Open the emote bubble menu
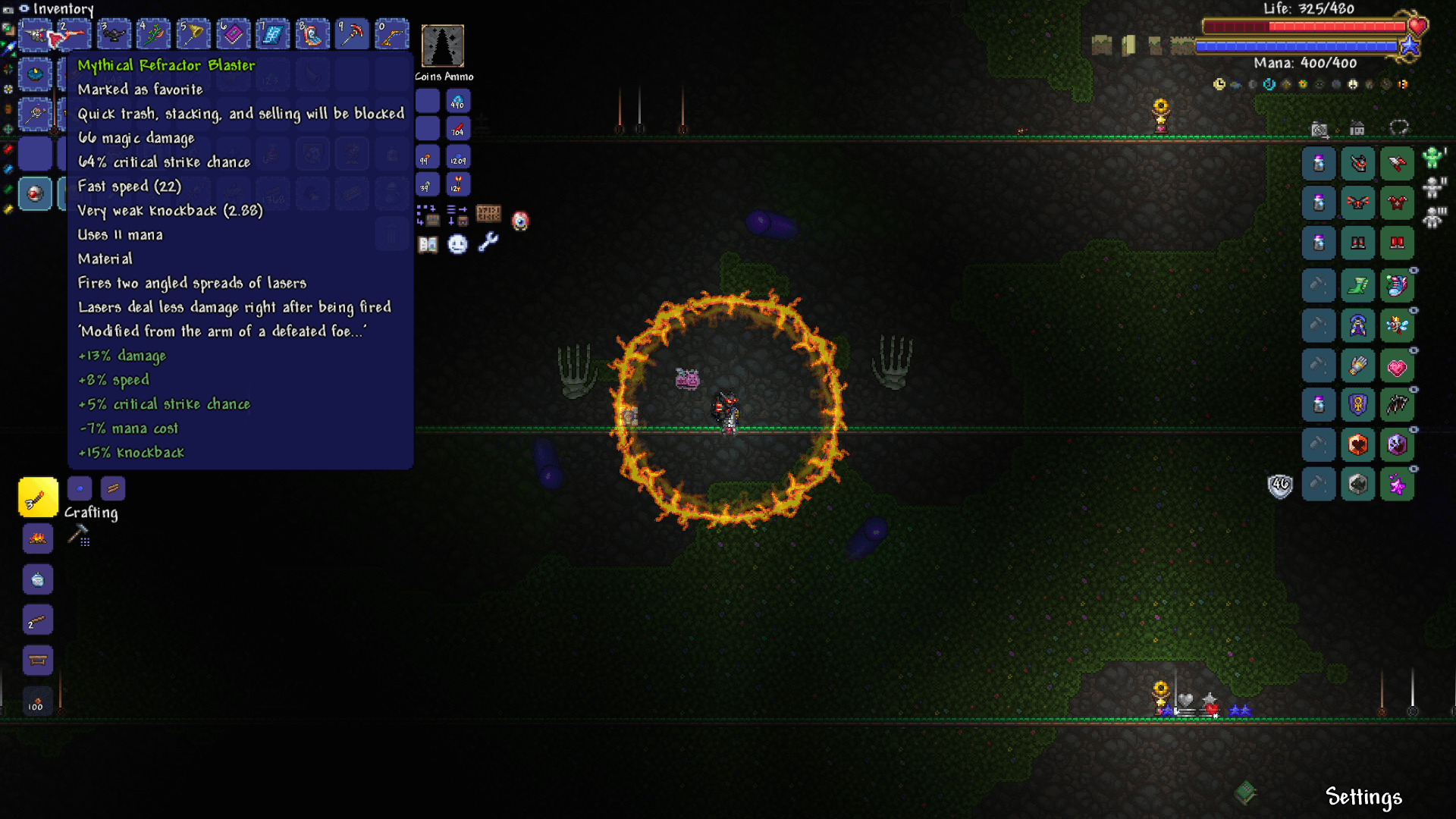The width and height of the screenshot is (1456, 819). pyautogui.click(x=457, y=244)
